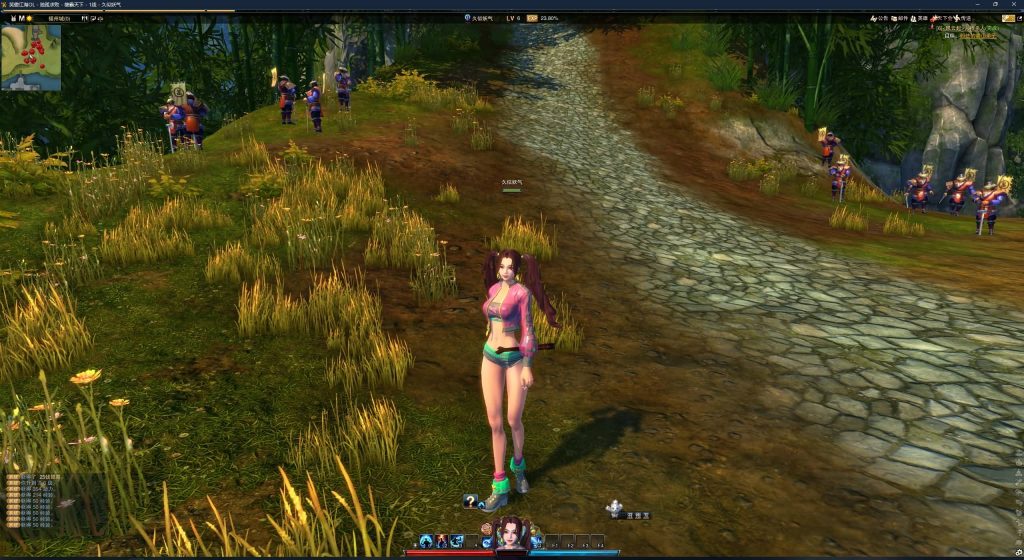Activate the first blue figure skill icon
Screen dimensions: 1024x560
[426, 541]
